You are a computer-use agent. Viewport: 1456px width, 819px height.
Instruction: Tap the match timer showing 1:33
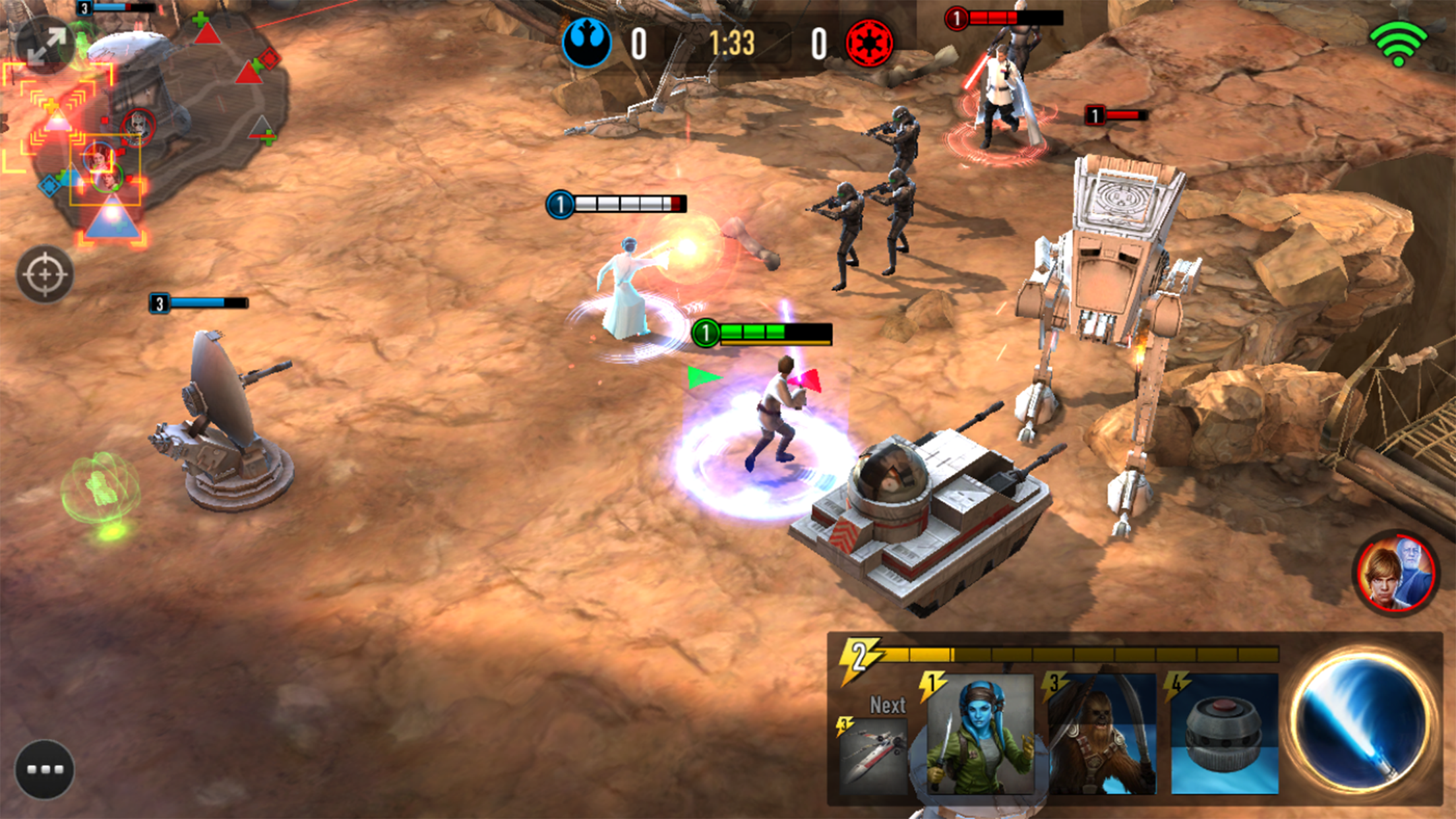click(733, 42)
